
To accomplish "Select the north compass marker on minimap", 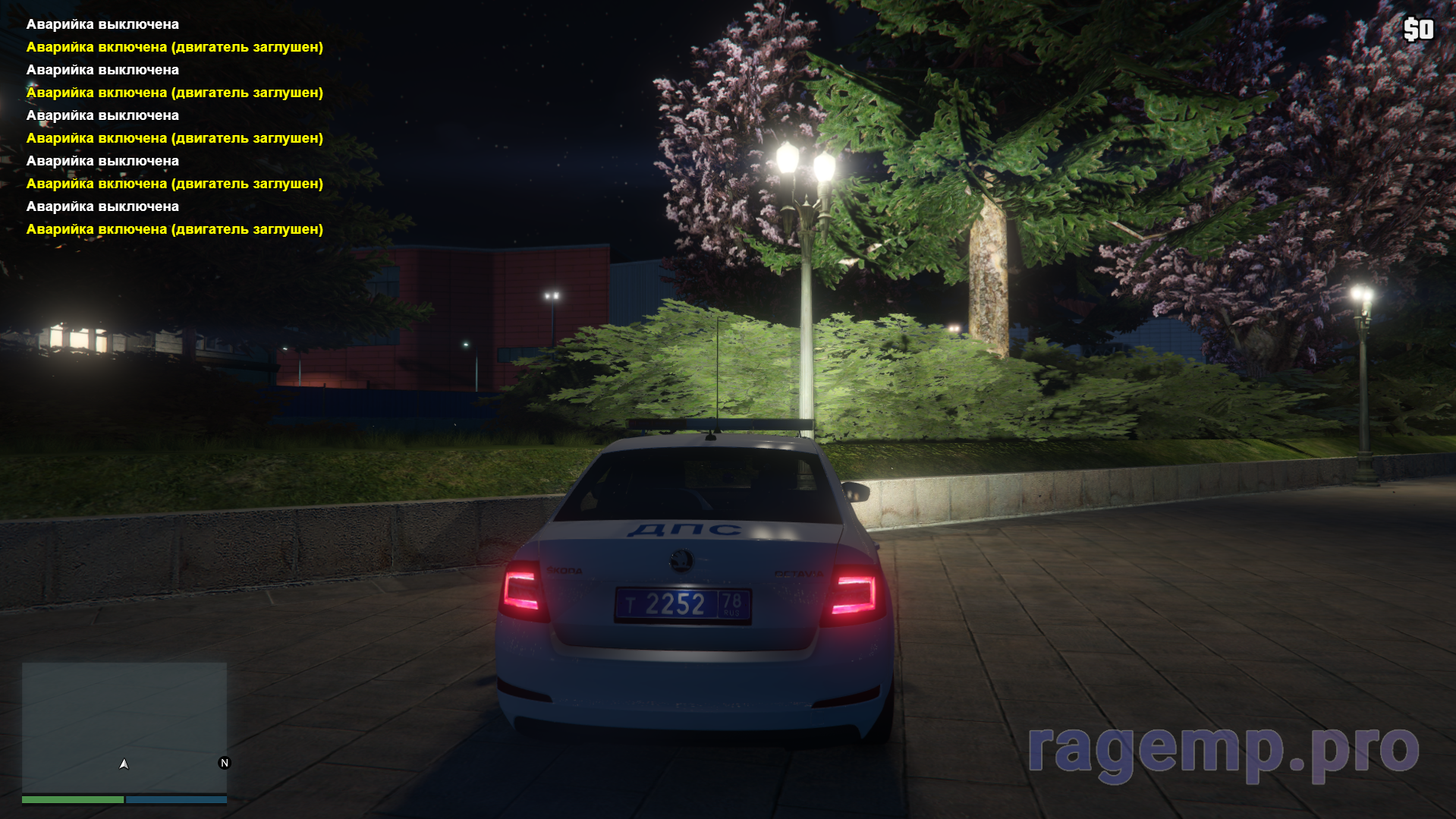I will pos(224,763).
